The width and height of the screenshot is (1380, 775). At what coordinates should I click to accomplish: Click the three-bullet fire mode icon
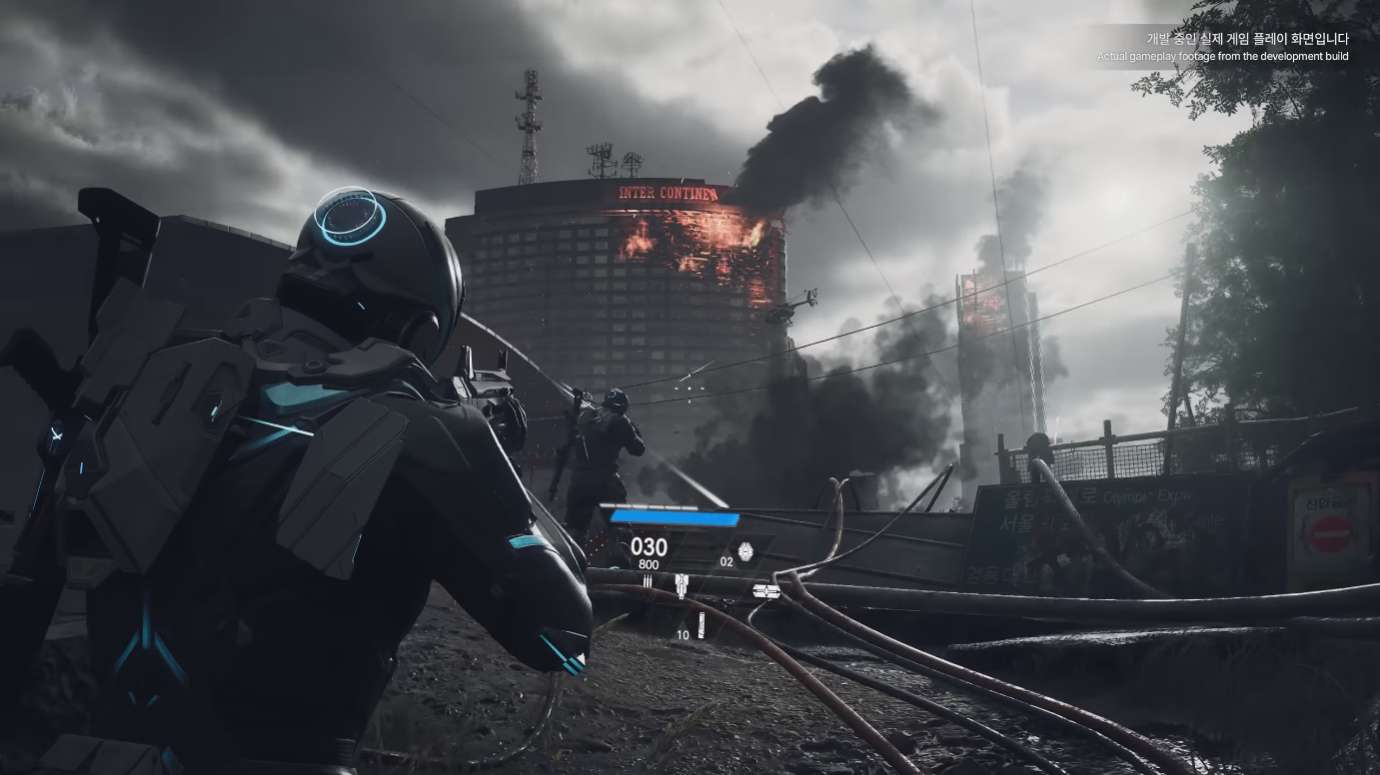pos(647,580)
